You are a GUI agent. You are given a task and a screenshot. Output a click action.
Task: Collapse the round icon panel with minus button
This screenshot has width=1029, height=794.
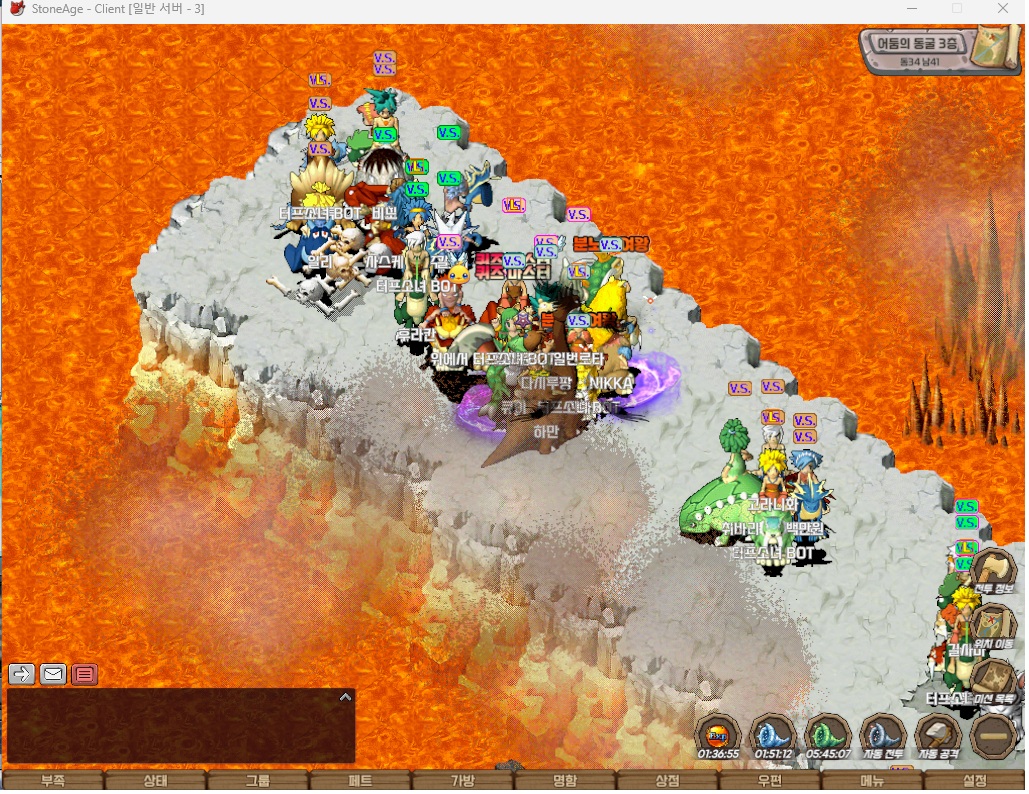[x=993, y=736]
